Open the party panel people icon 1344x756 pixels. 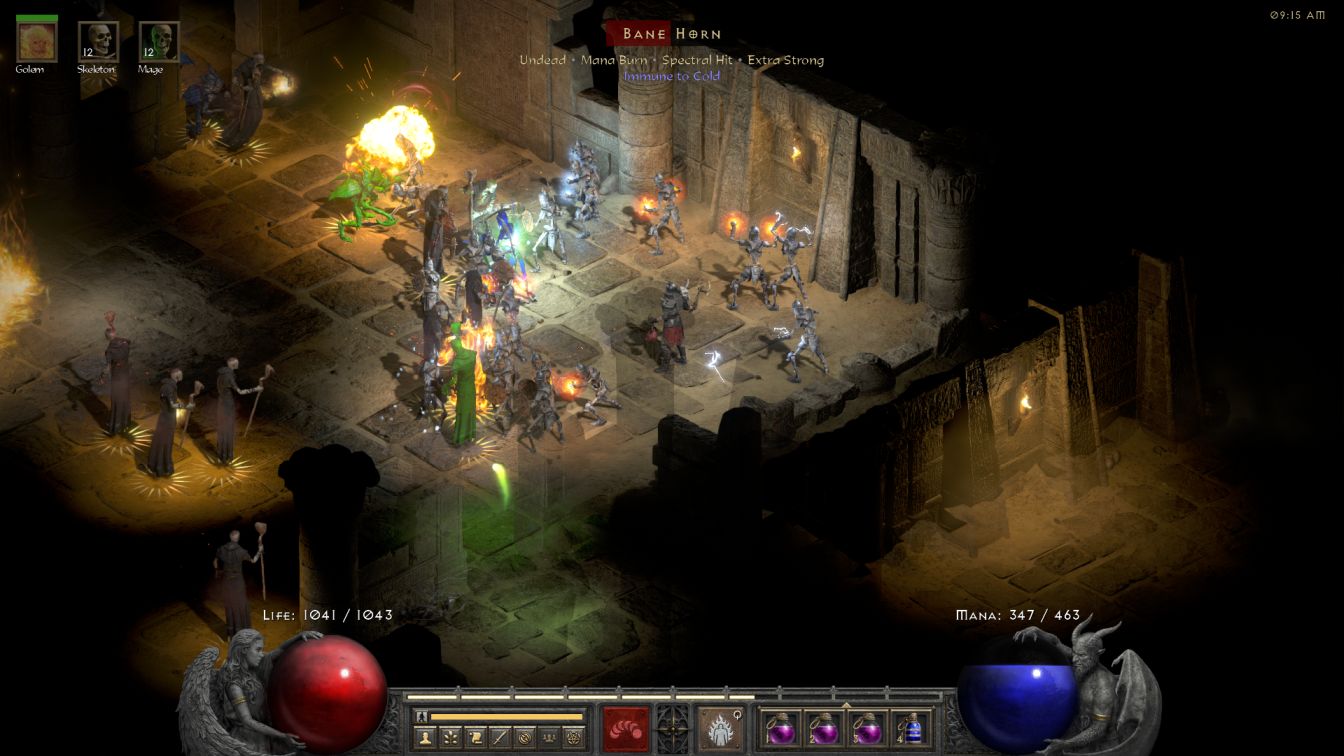(547, 737)
